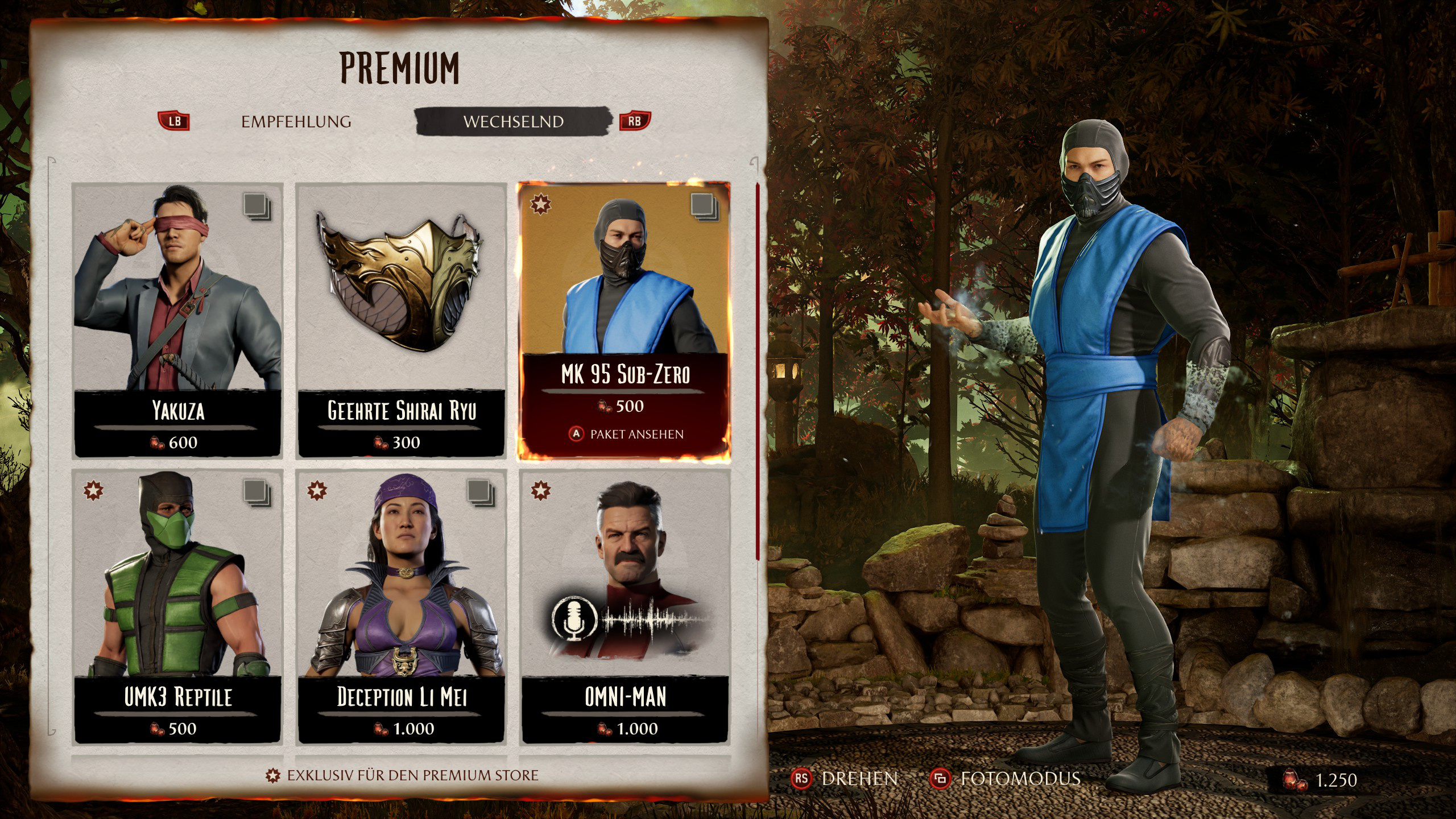Switch to the Empfehlung tab
Viewport: 1456px width, 819px height.
[x=296, y=122]
